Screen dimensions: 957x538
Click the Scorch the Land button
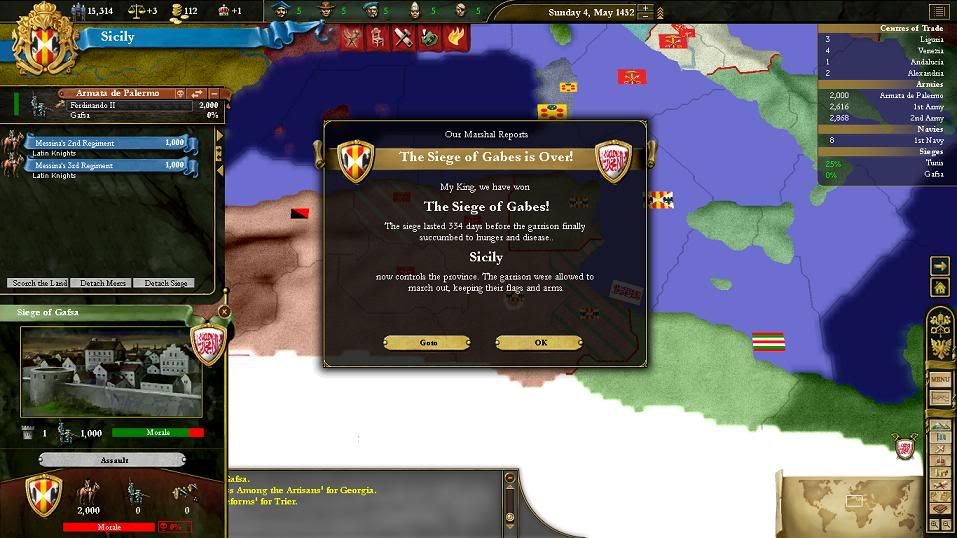click(38, 283)
